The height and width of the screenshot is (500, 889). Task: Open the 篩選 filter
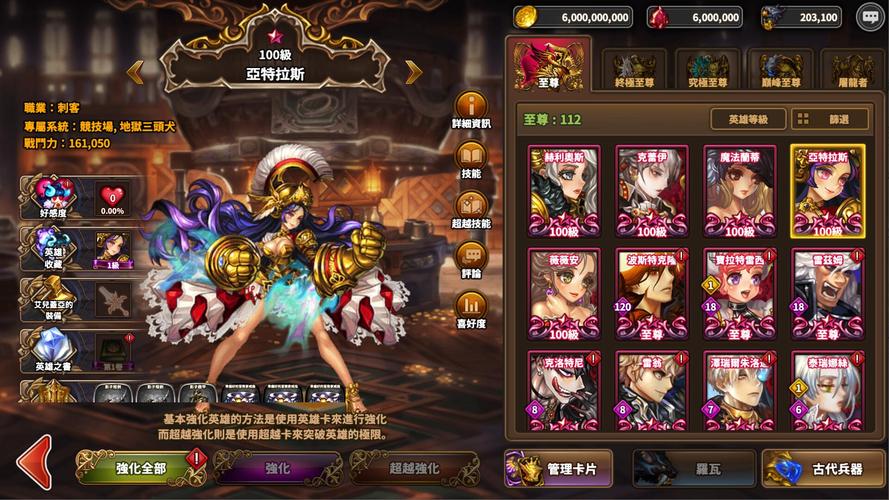pyautogui.click(x=830, y=119)
